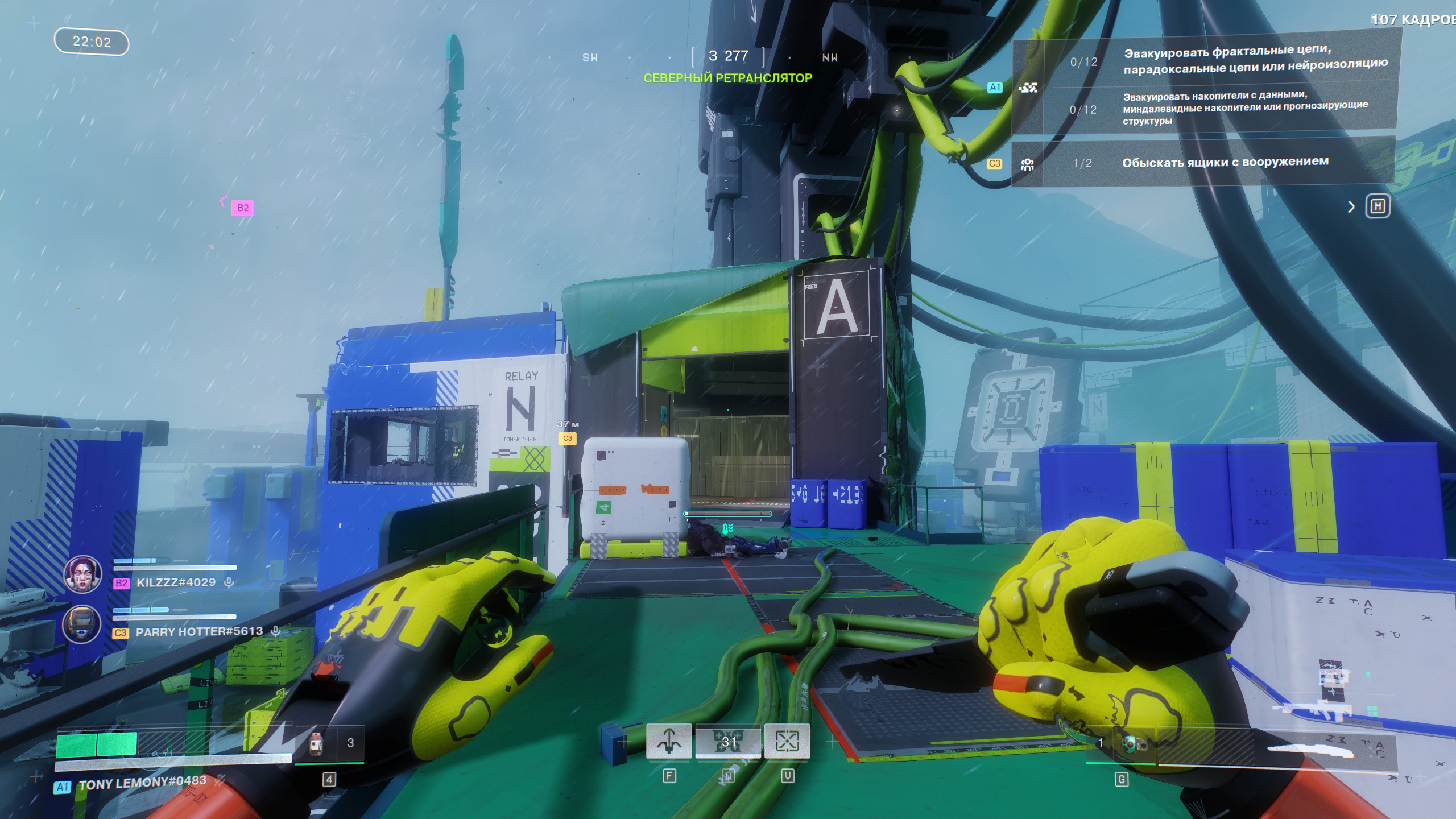Click KILZZZ#4029's squad portrait
The height and width of the screenshot is (819, 1456).
coord(83,574)
